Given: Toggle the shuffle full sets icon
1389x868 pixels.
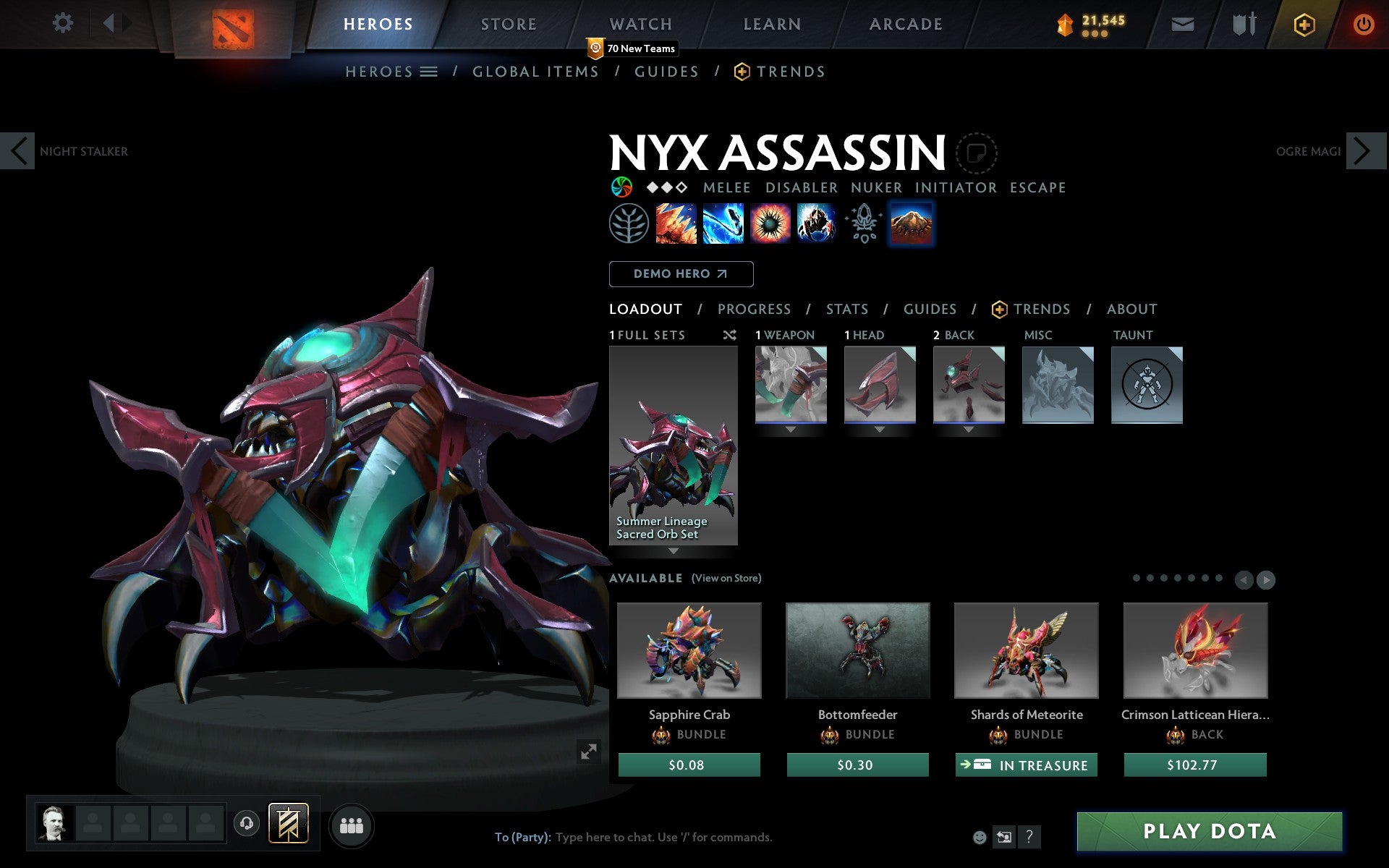Looking at the screenshot, I should pos(729,335).
